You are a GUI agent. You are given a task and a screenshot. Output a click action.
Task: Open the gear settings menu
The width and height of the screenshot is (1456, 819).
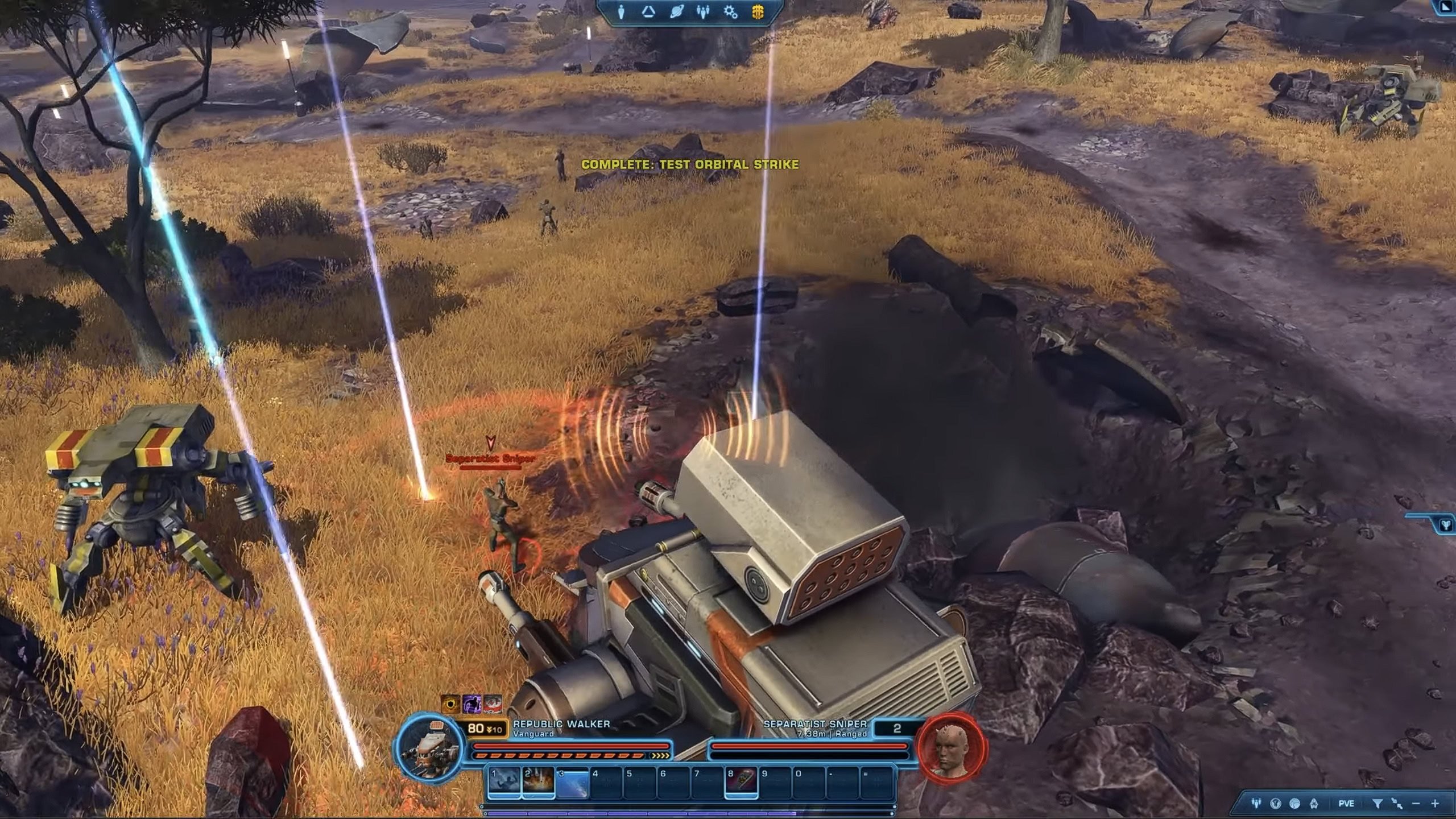coord(731,12)
